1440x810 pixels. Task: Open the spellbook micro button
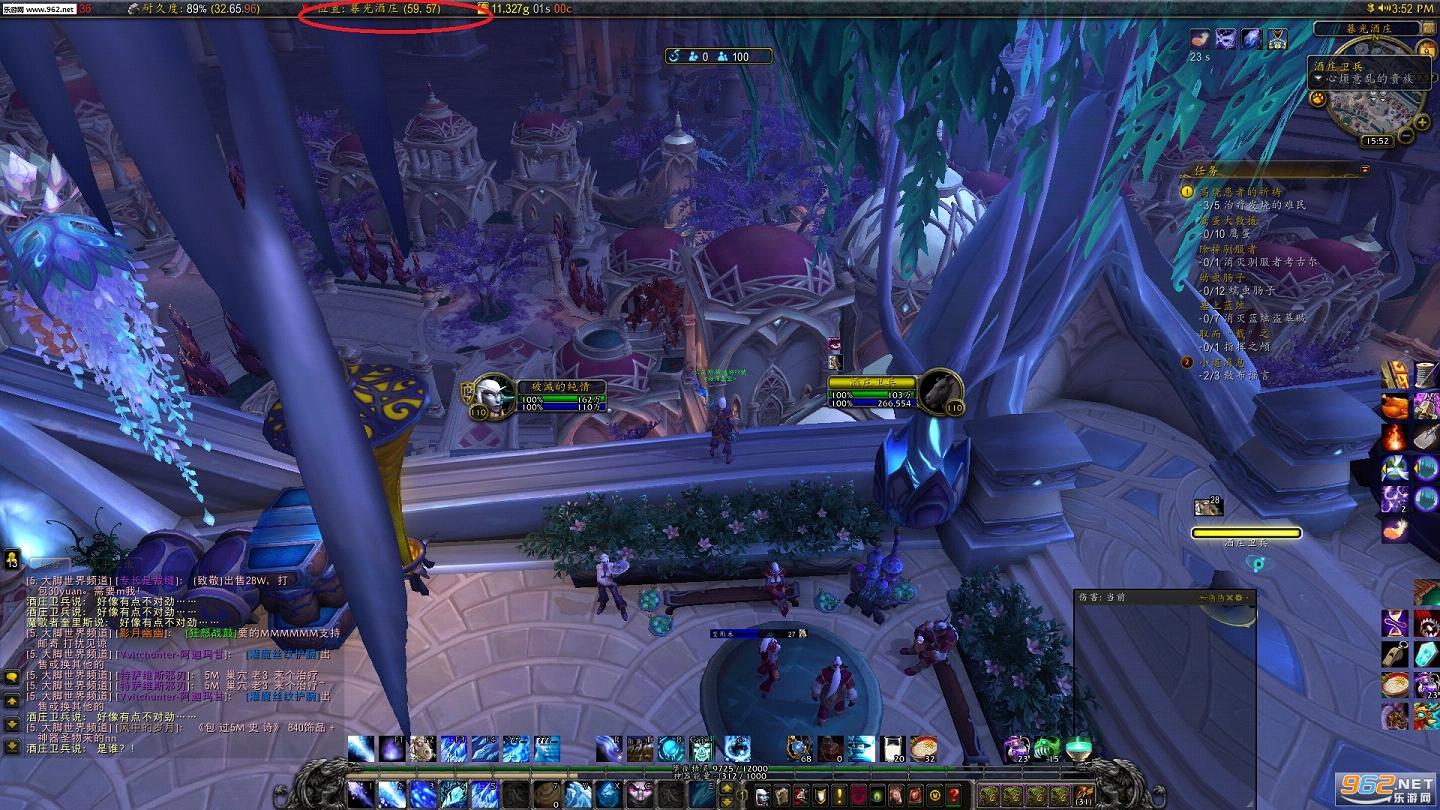pos(781,796)
